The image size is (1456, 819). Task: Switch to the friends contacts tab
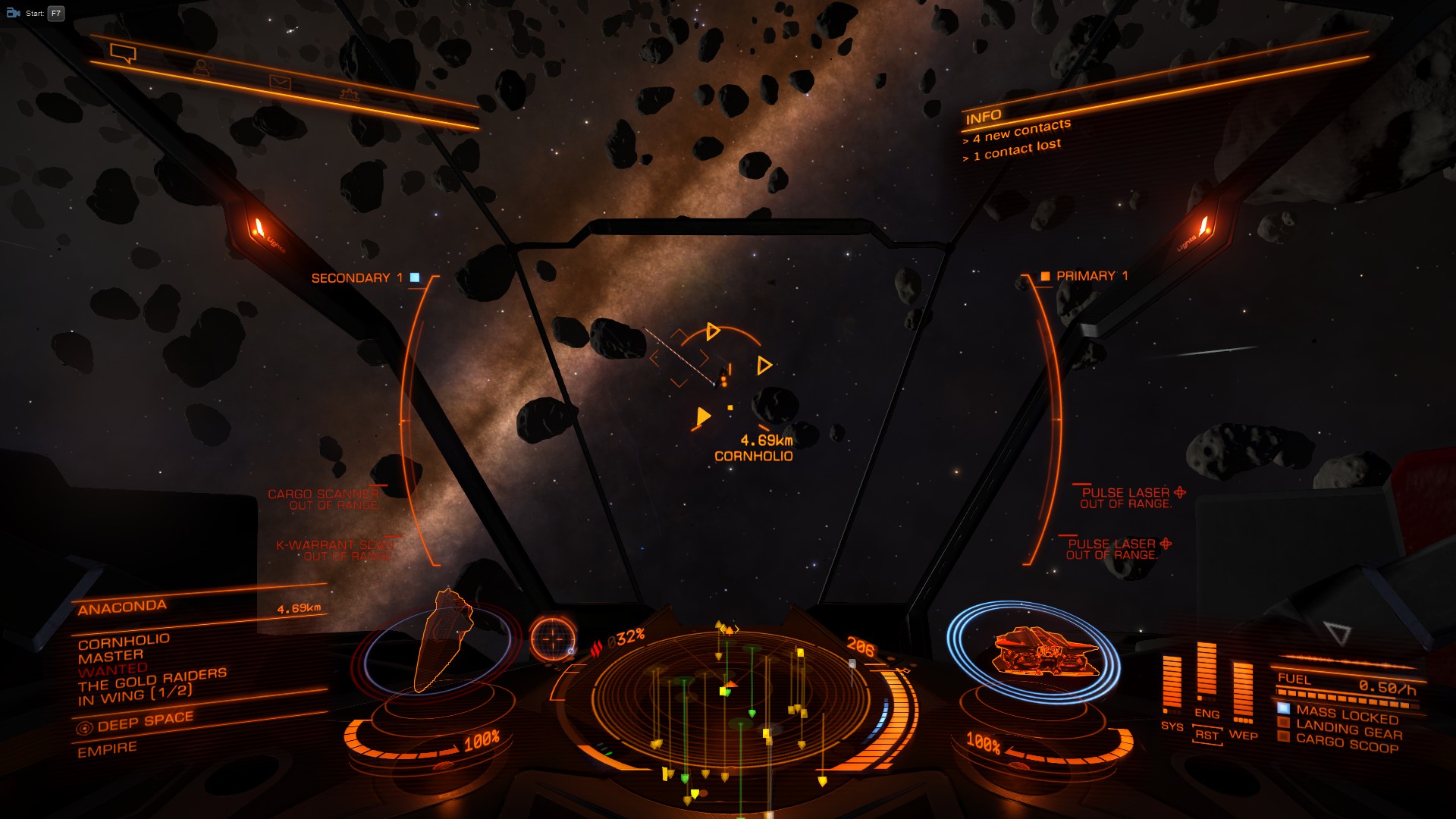click(x=201, y=68)
